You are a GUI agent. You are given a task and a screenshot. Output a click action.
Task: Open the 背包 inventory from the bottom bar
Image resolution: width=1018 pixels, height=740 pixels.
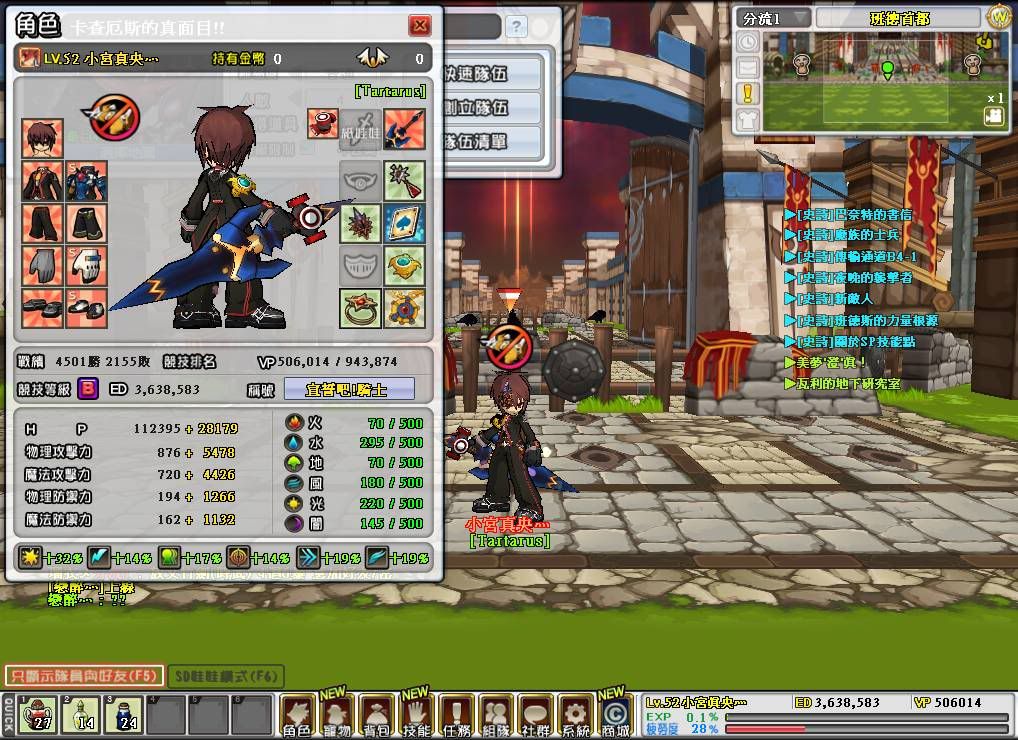tap(376, 717)
